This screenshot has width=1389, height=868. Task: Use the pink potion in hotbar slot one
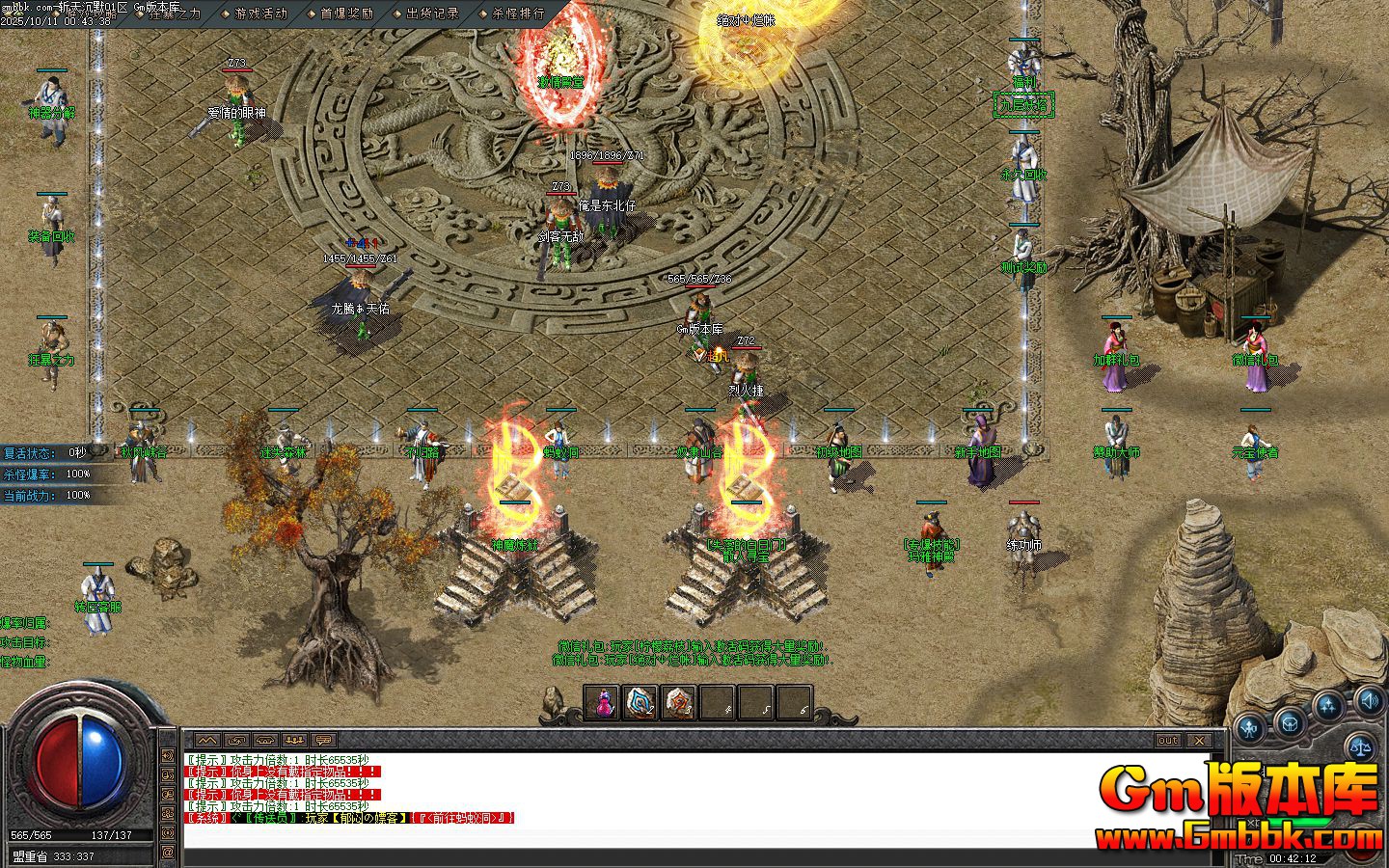tap(603, 703)
